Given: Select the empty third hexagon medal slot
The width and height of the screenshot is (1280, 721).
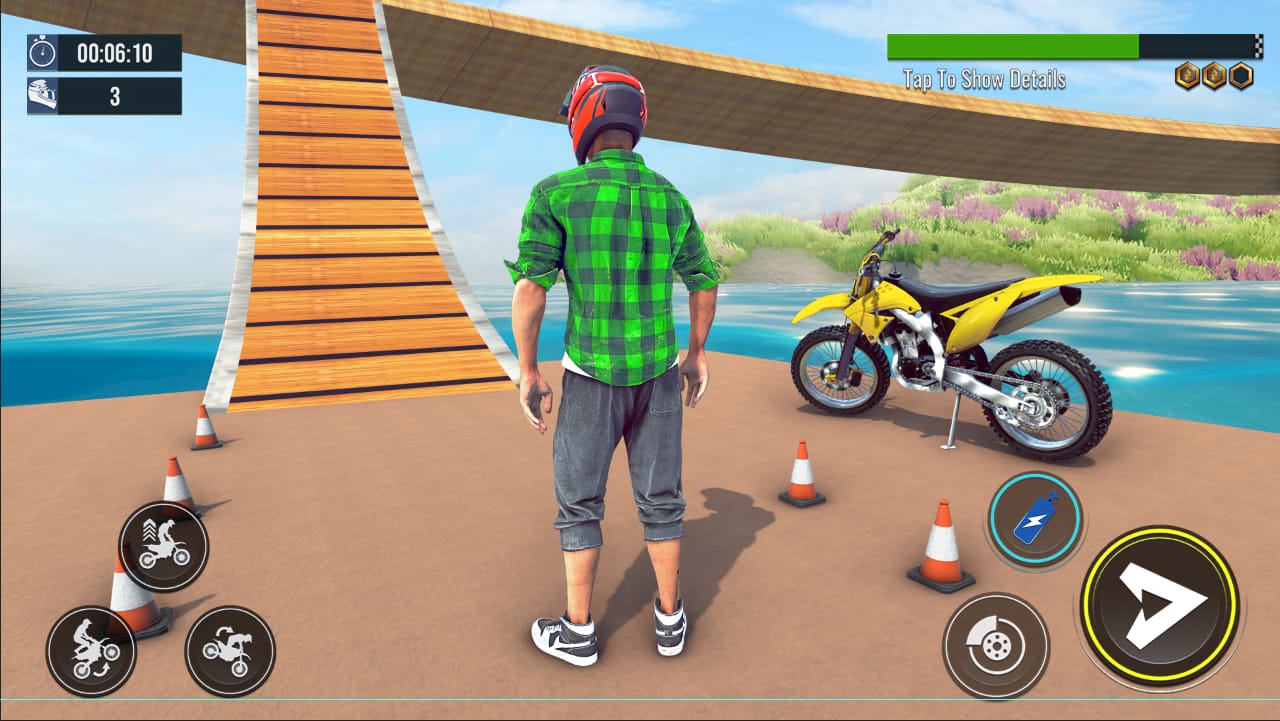Looking at the screenshot, I should click(x=1240, y=73).
